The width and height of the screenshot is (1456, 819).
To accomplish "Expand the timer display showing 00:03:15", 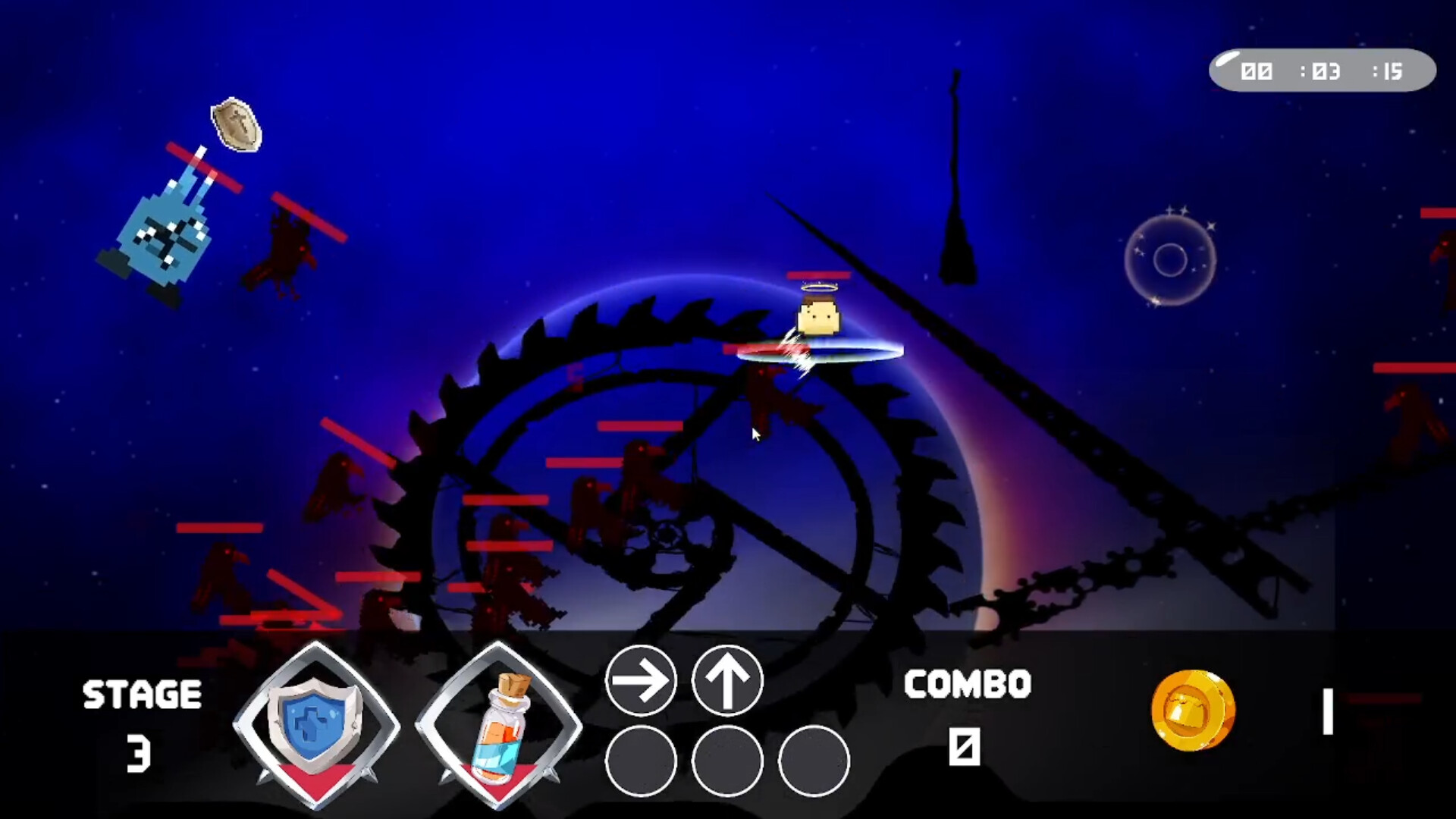I will coord(1323,71).
